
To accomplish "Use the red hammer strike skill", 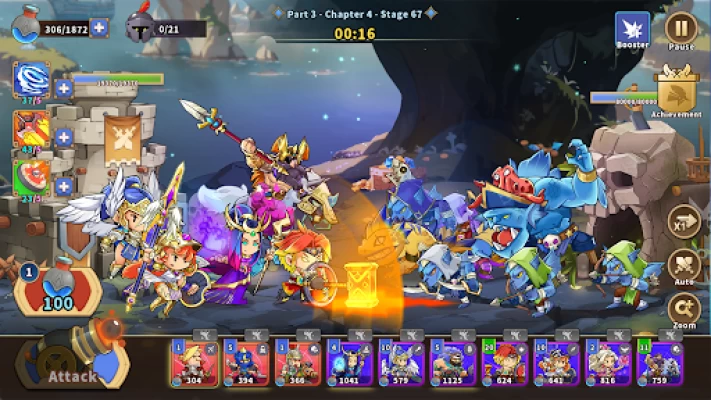I will coord(29,130).
